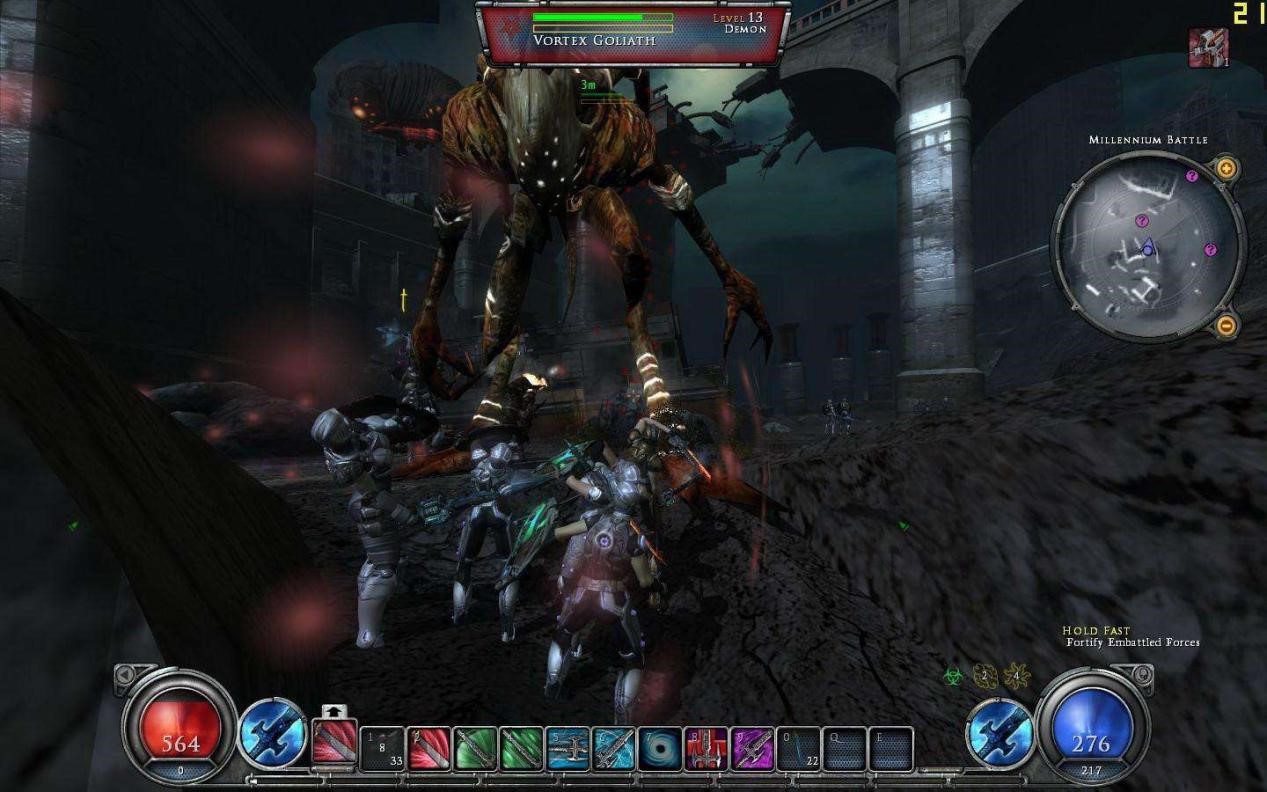Zoom in the minimap with the plus button
The width and height of the screenshot is (1267, 792).
coord(1226,169)
